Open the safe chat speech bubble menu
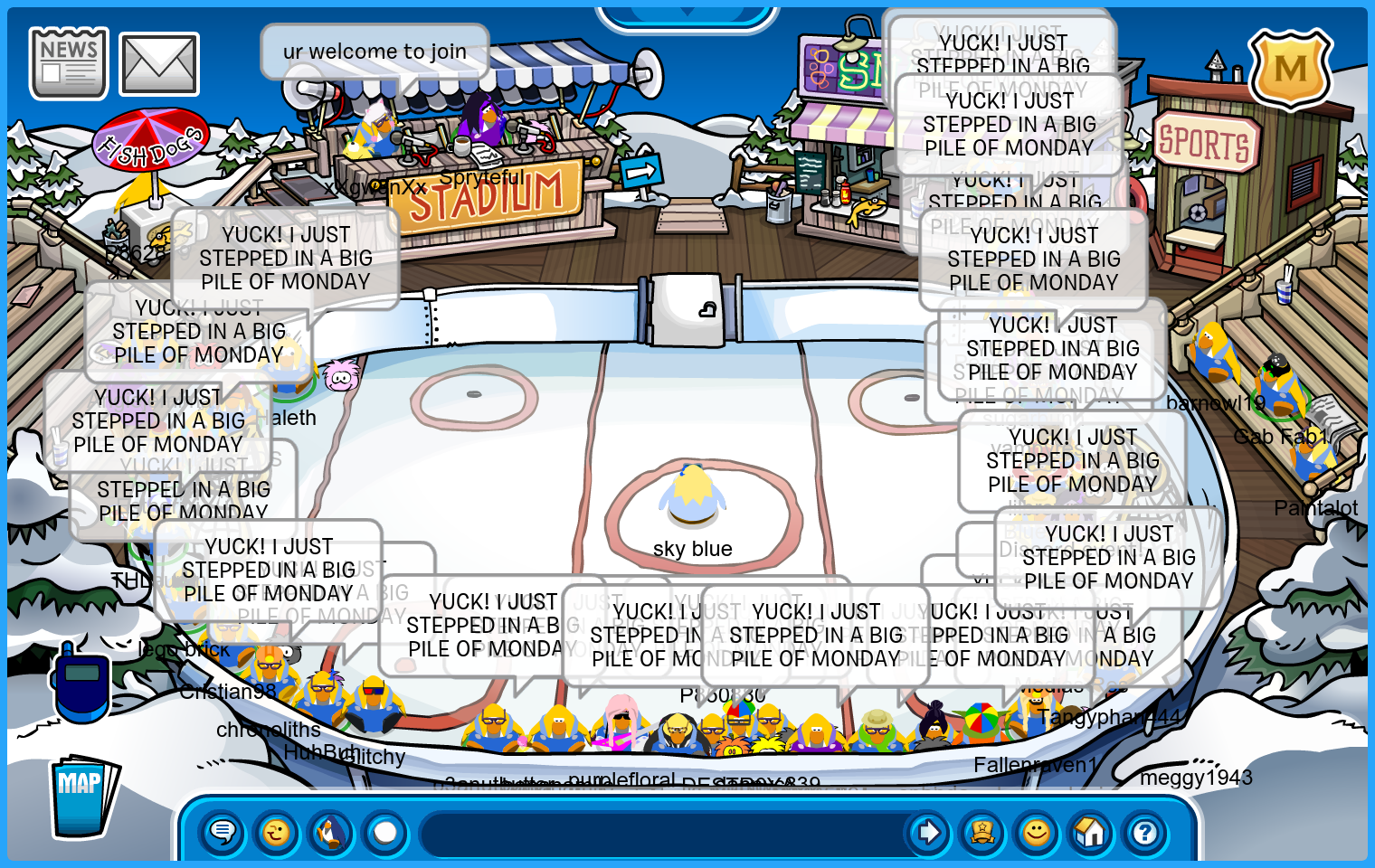The width and height of the screenshot is (1375, 868). click(x=223, y=832)
